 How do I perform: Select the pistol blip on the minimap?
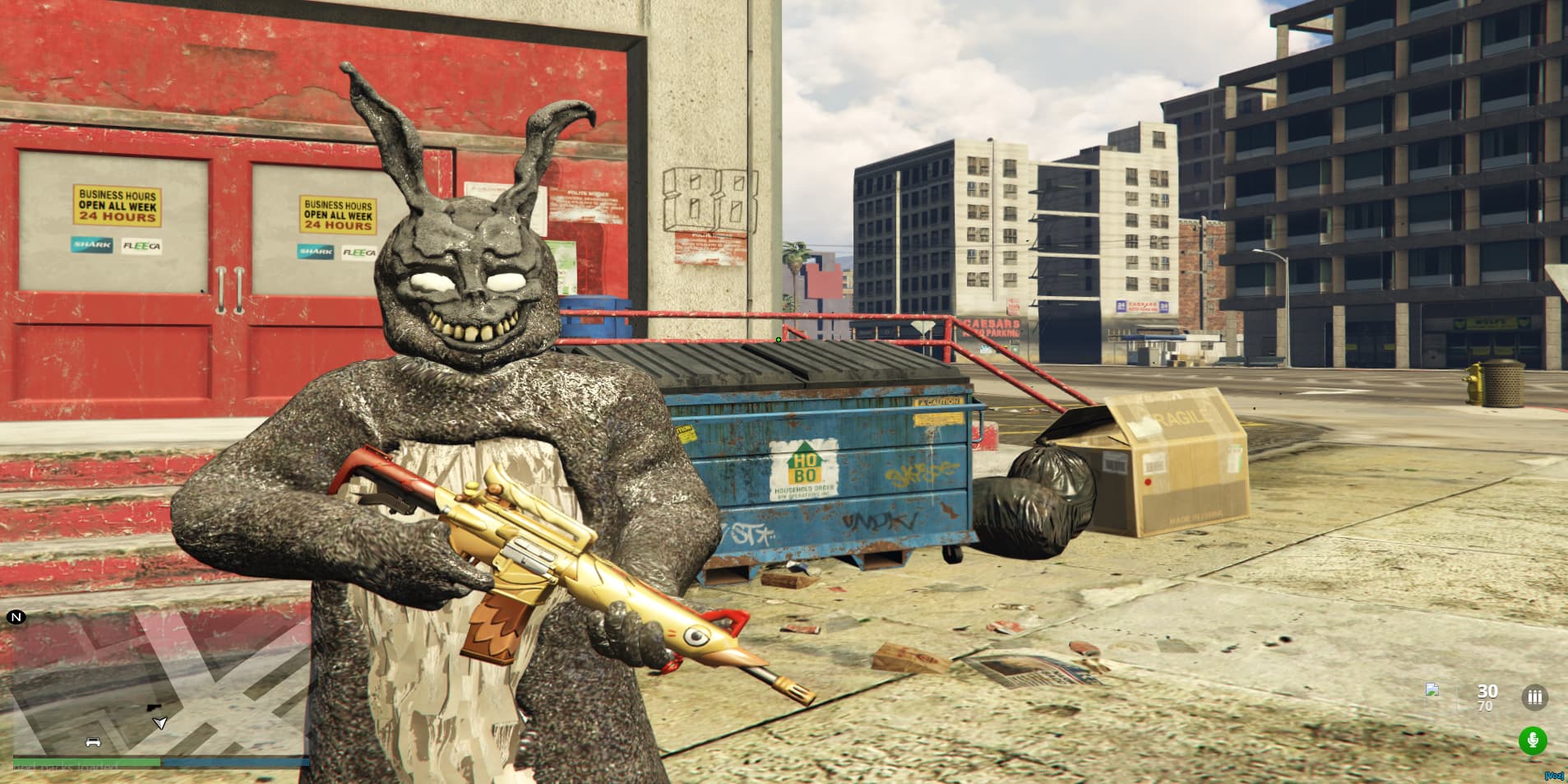[x=155, y=707]
